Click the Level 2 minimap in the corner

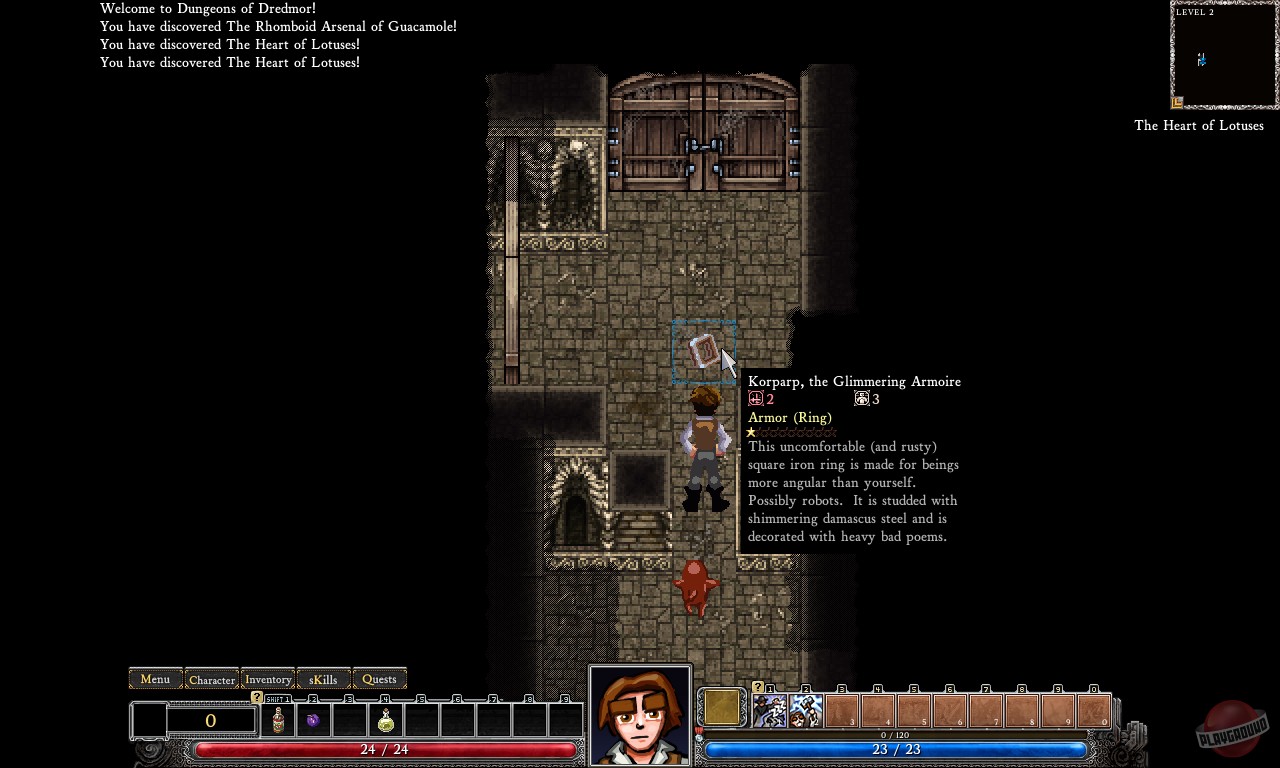(x=1223, y=55)
